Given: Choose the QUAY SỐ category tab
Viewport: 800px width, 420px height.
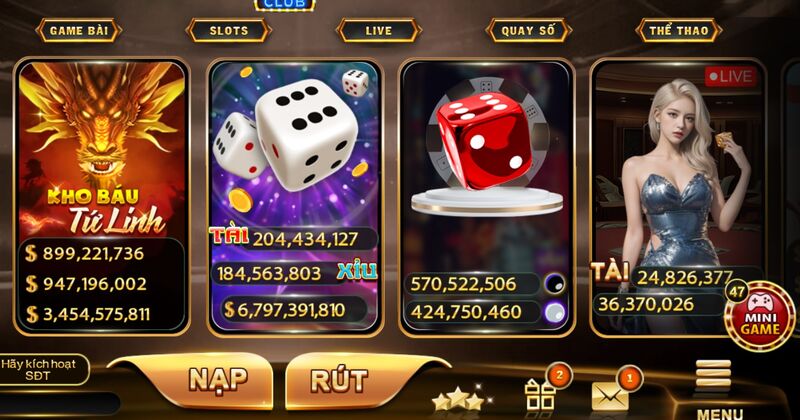Looking at the screenshot, I should point(528,30).
